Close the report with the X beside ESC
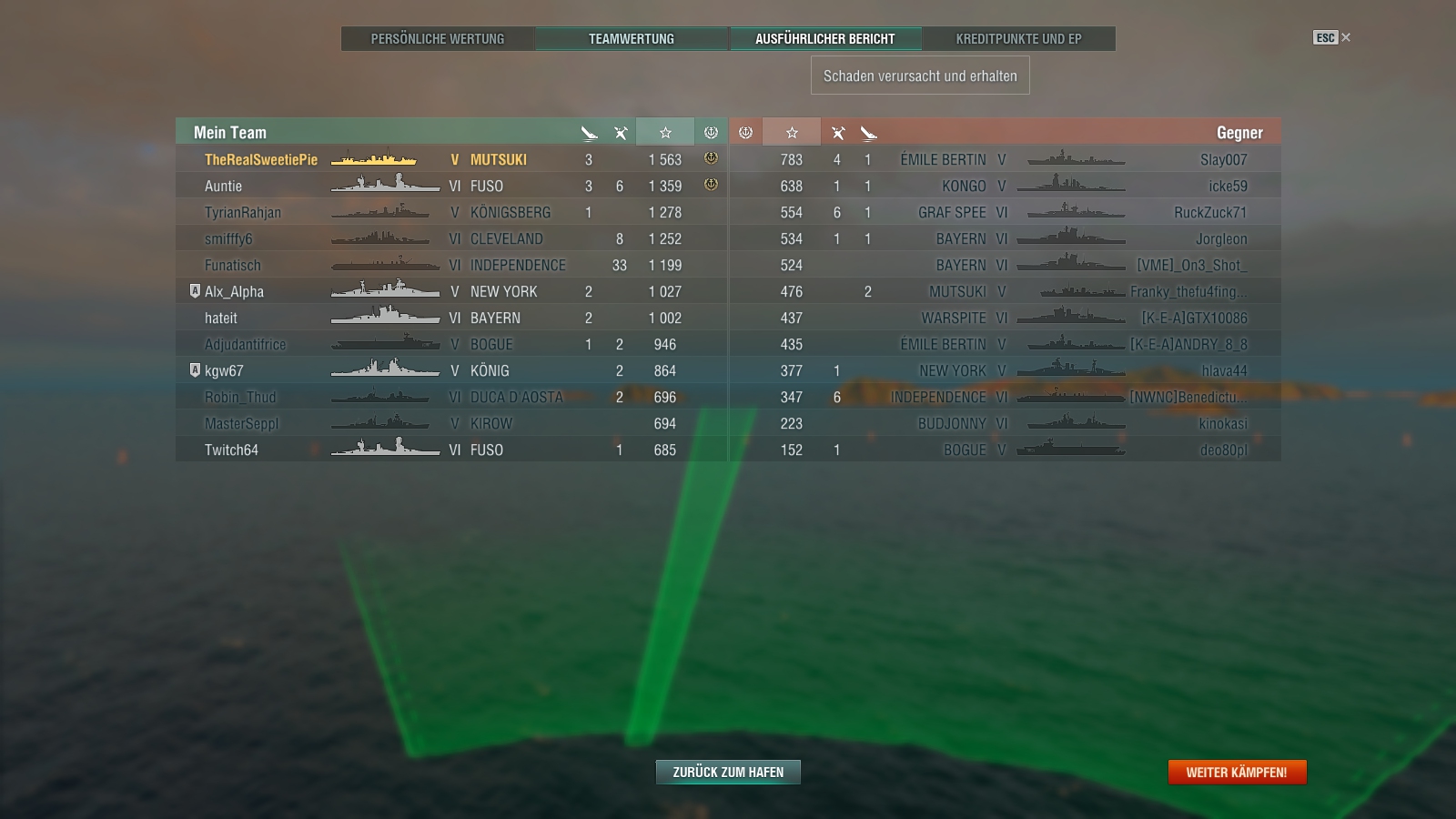This screenshot has height=819, width=1456. click(x=1344, y=38)
